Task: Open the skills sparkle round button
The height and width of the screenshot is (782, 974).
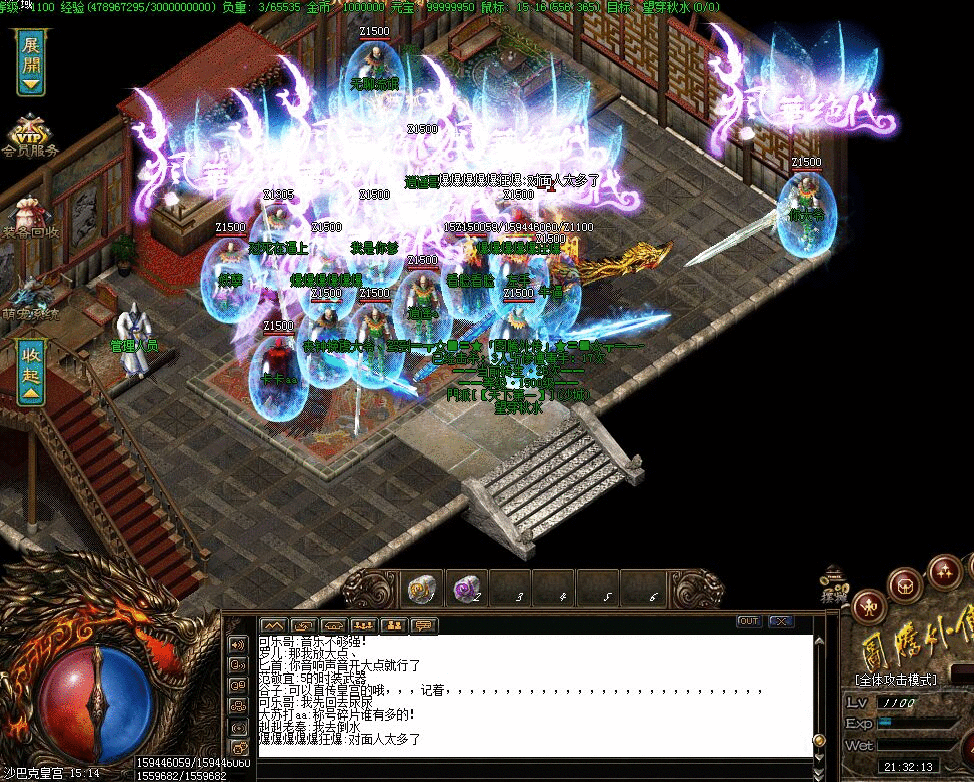Action: coord(944,571)
